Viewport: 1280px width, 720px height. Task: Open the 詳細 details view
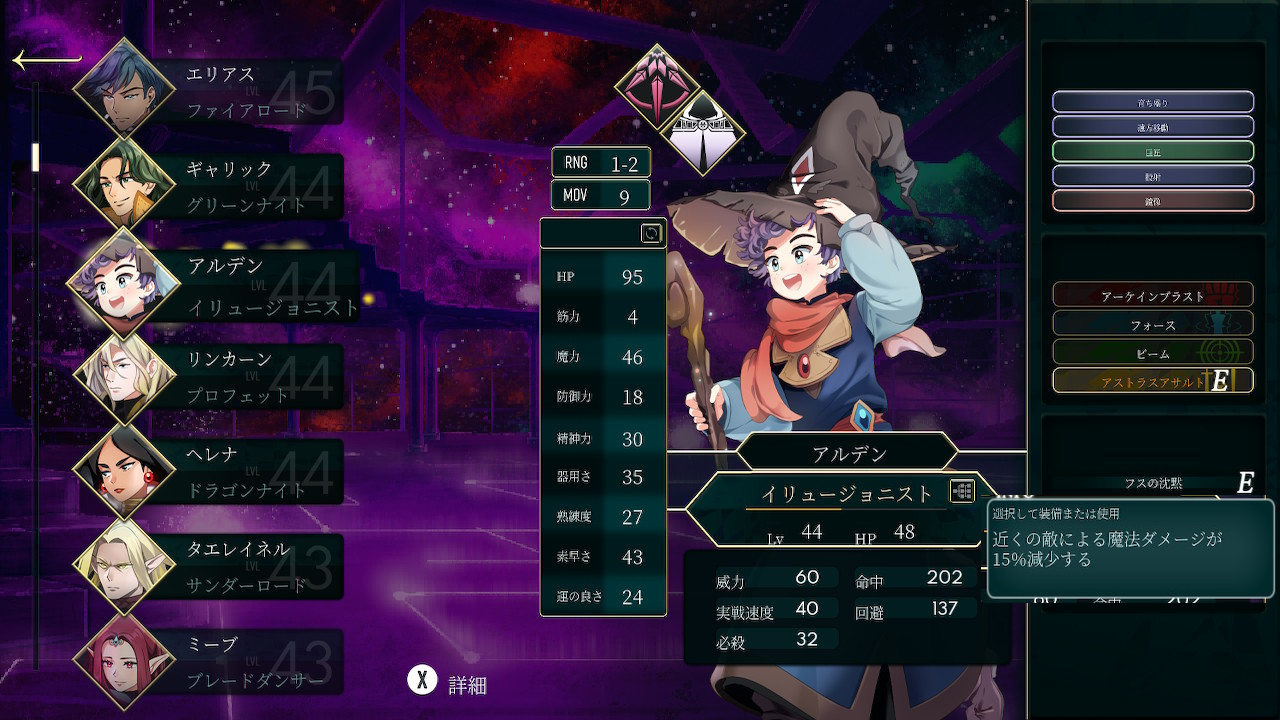point(448,683)
